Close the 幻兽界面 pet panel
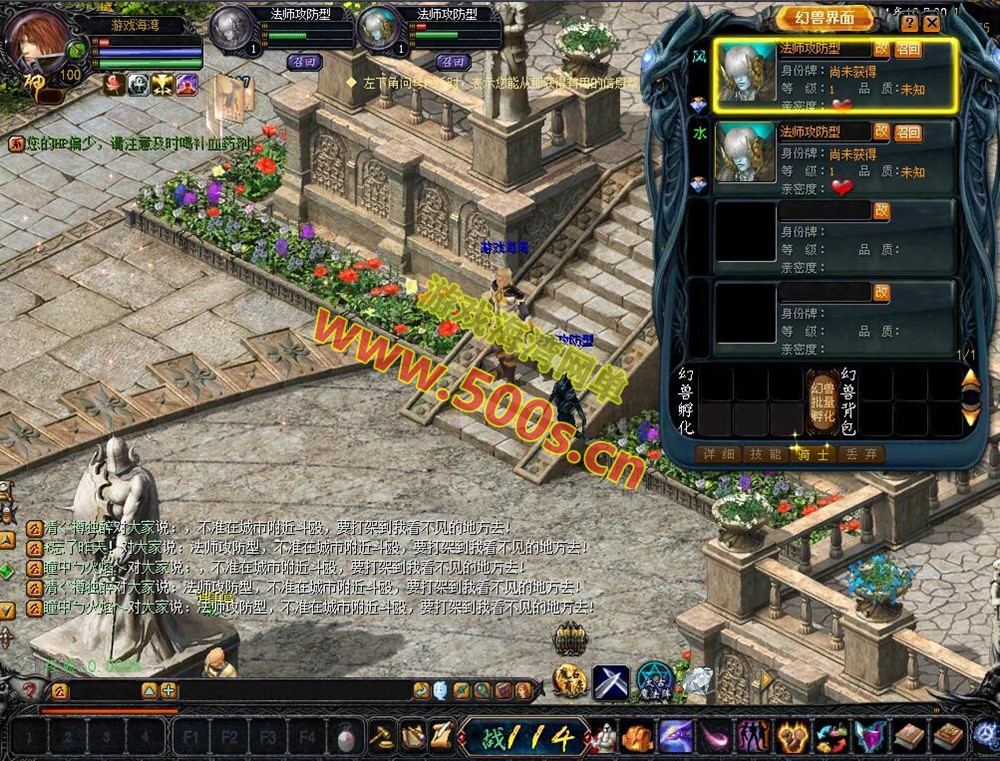The height and width of the screenshot is (761, 1000). pyautogui.click(x=932, y=22)
